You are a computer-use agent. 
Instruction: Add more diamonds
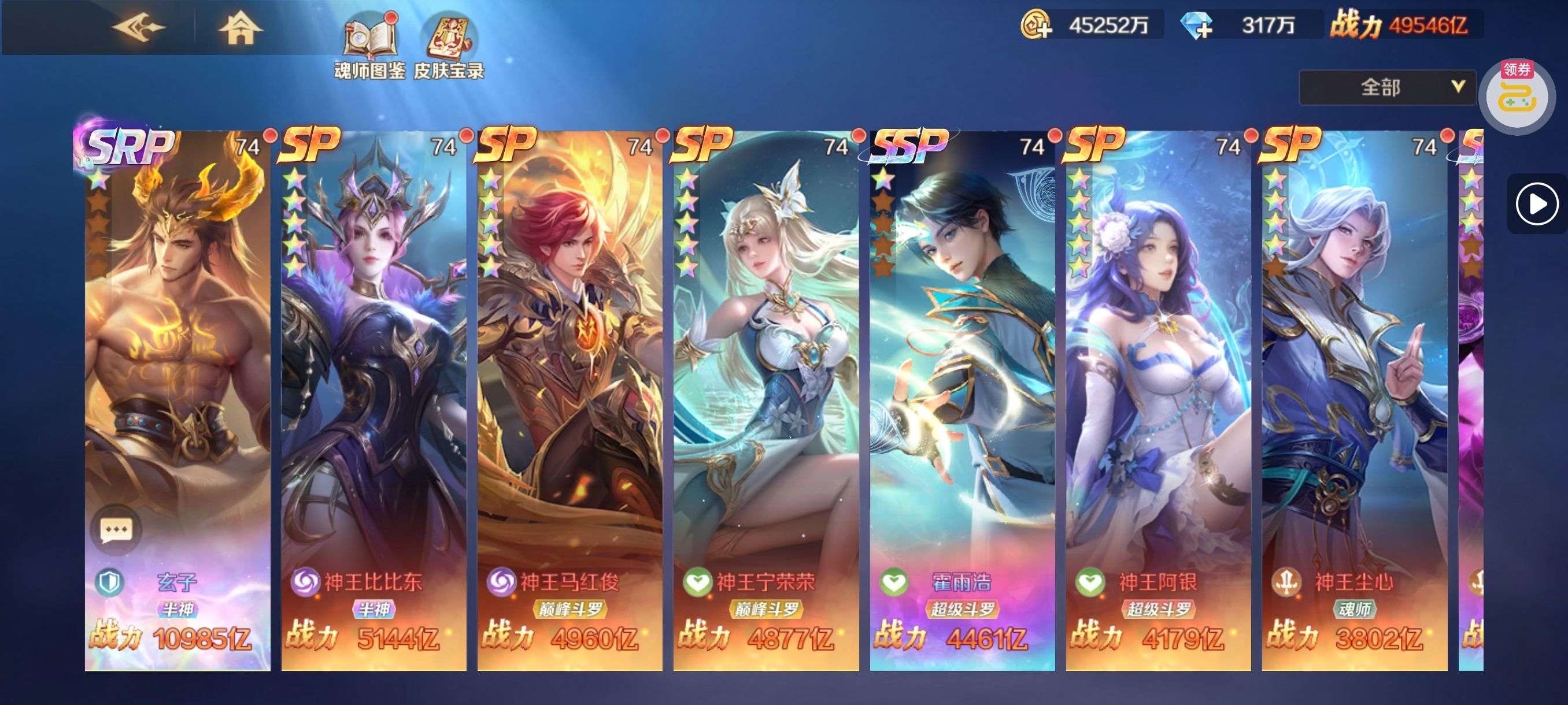coord(1197,25)
